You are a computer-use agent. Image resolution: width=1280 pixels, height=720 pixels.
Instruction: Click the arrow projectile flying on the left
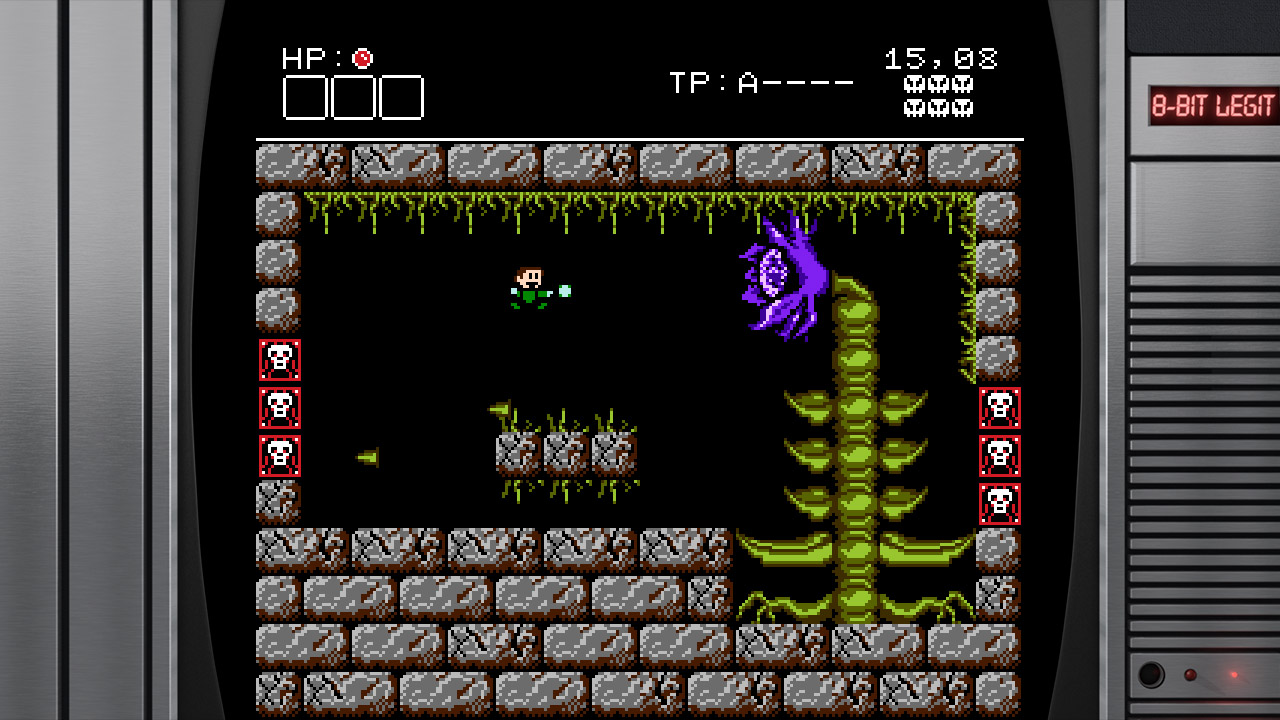[369, 456]
